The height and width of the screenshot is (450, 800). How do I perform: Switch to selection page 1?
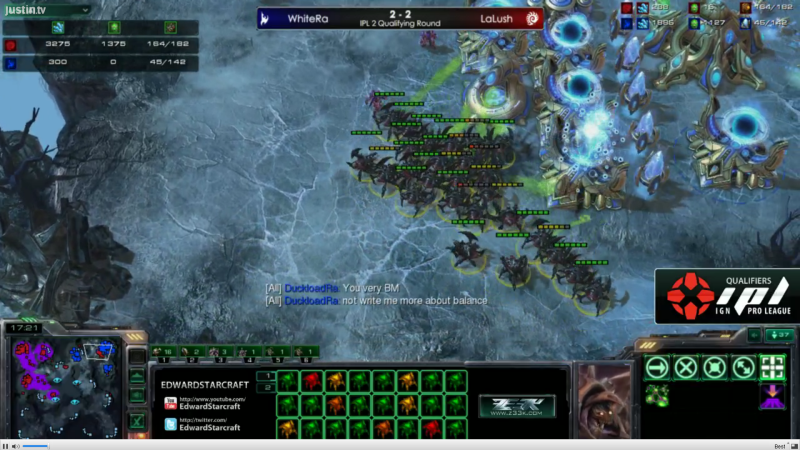click(266, 376)
